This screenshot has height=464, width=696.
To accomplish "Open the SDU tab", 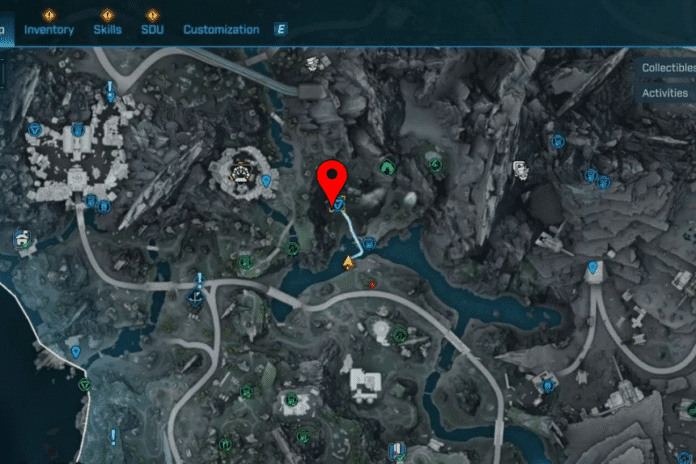I will 152,30.
